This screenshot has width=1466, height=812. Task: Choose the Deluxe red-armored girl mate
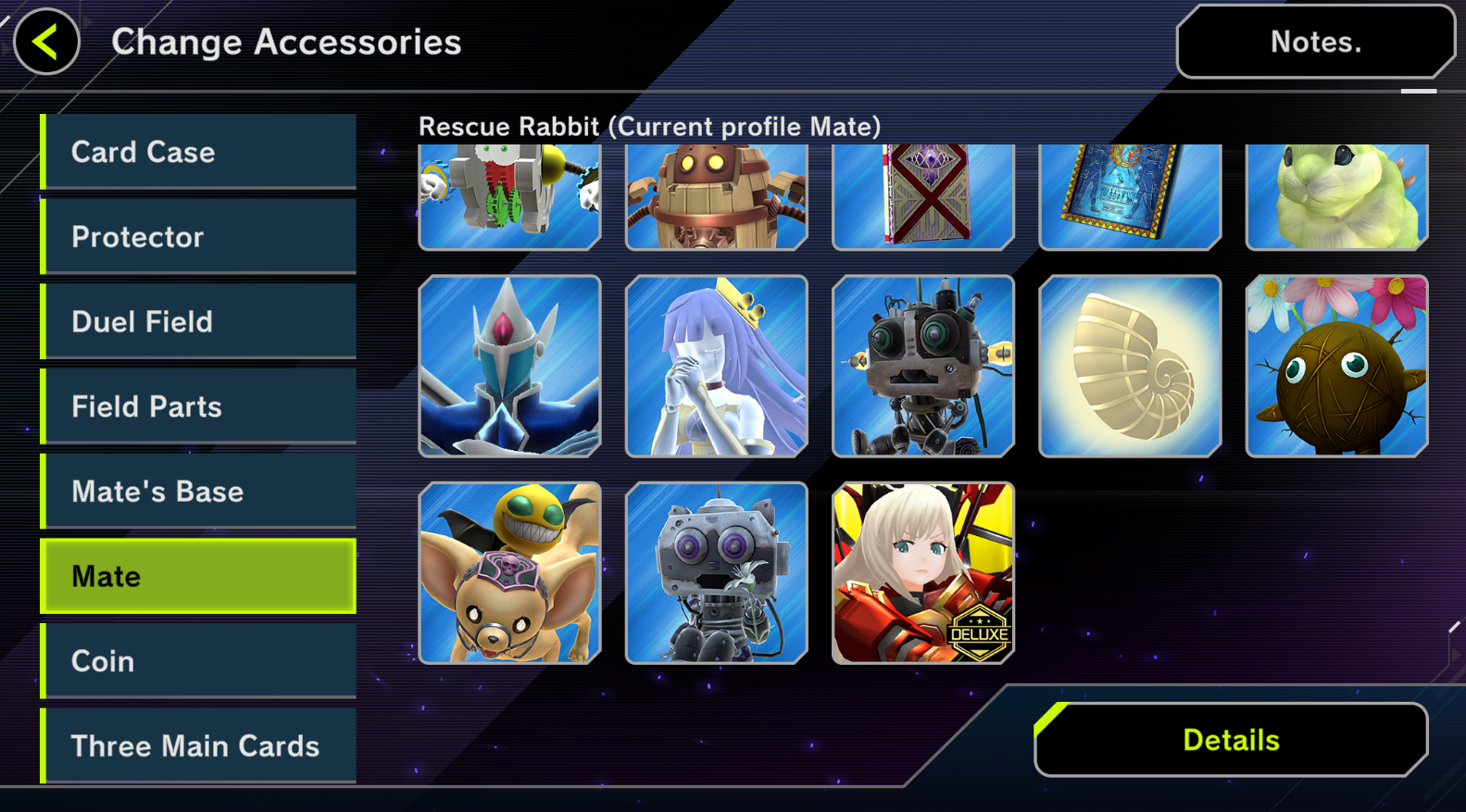(923, 573)
